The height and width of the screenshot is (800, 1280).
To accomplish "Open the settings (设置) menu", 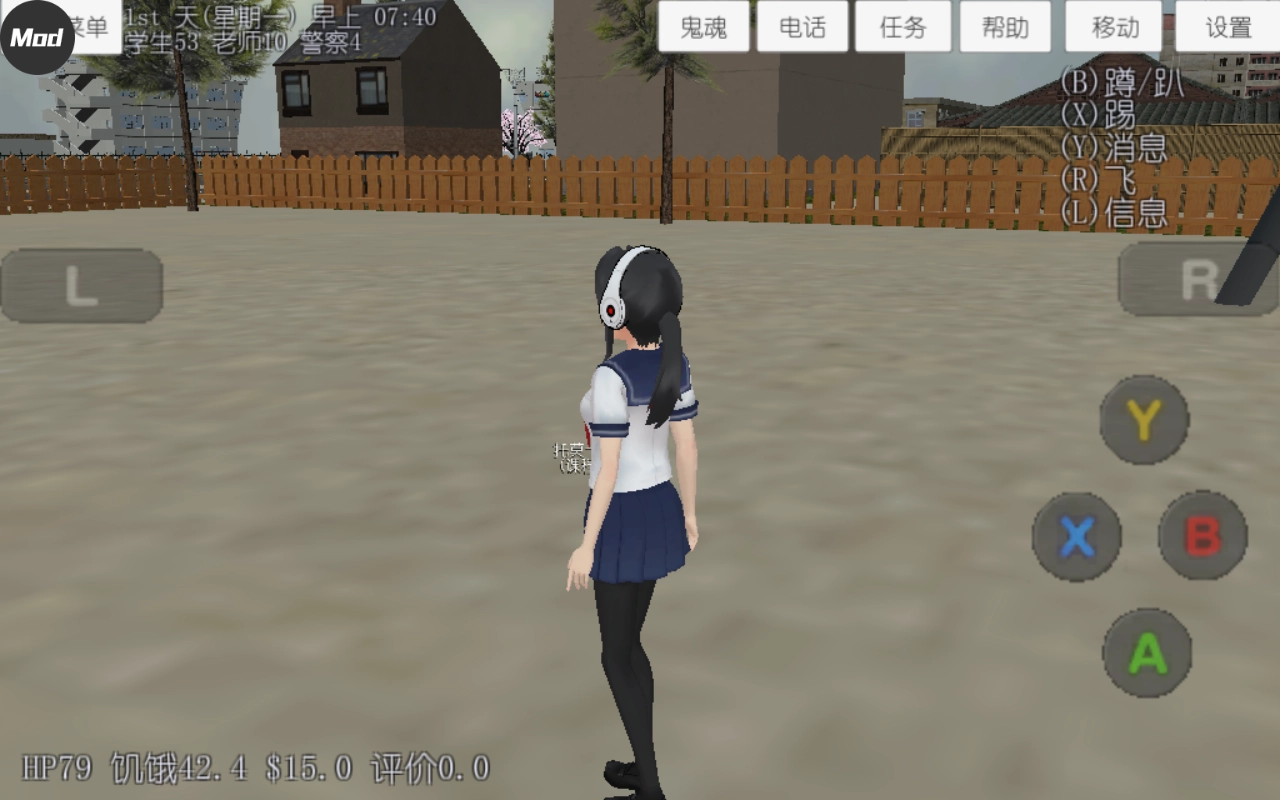I will coord(1227,27).
